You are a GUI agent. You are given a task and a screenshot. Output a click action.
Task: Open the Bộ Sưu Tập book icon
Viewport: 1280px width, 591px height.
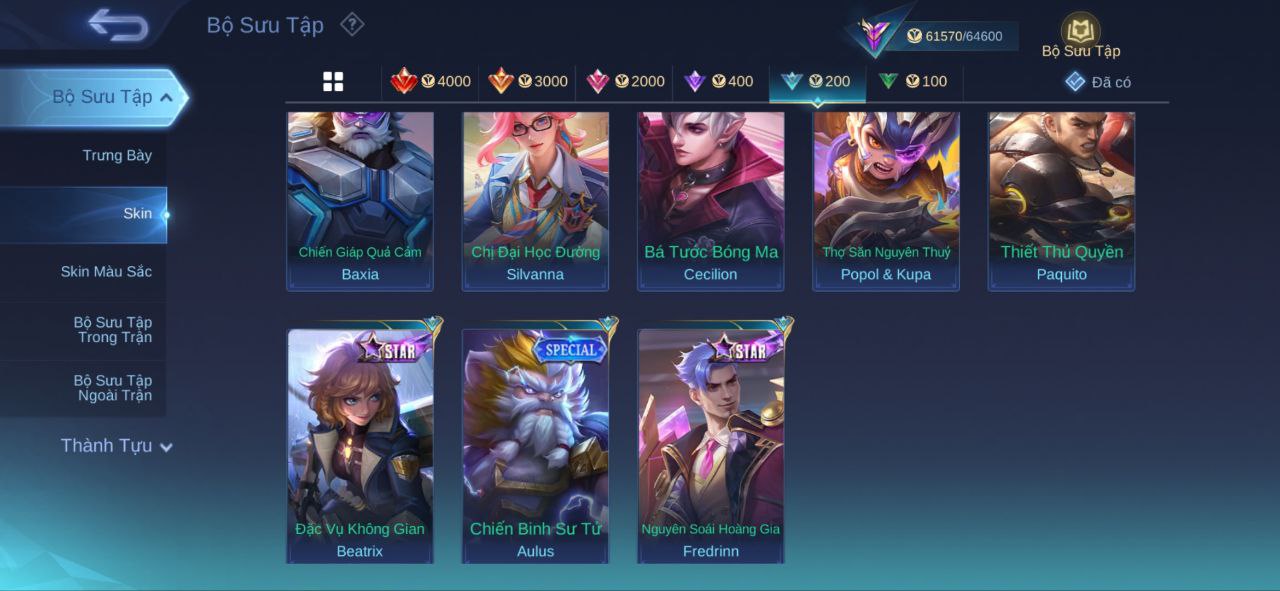pyautogui.click(x=1080, y=33)
